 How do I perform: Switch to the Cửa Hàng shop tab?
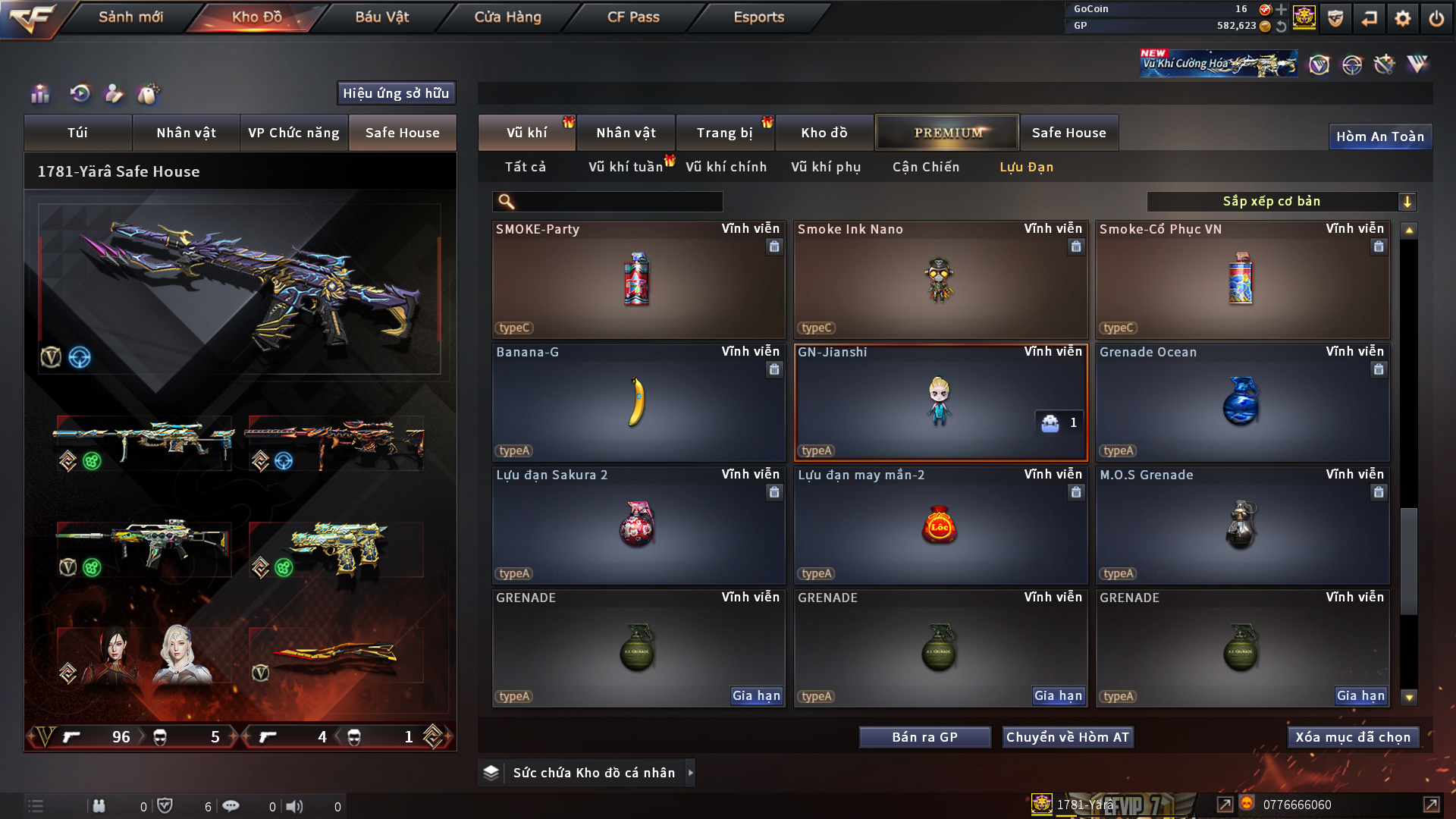[x=507, y=17]
